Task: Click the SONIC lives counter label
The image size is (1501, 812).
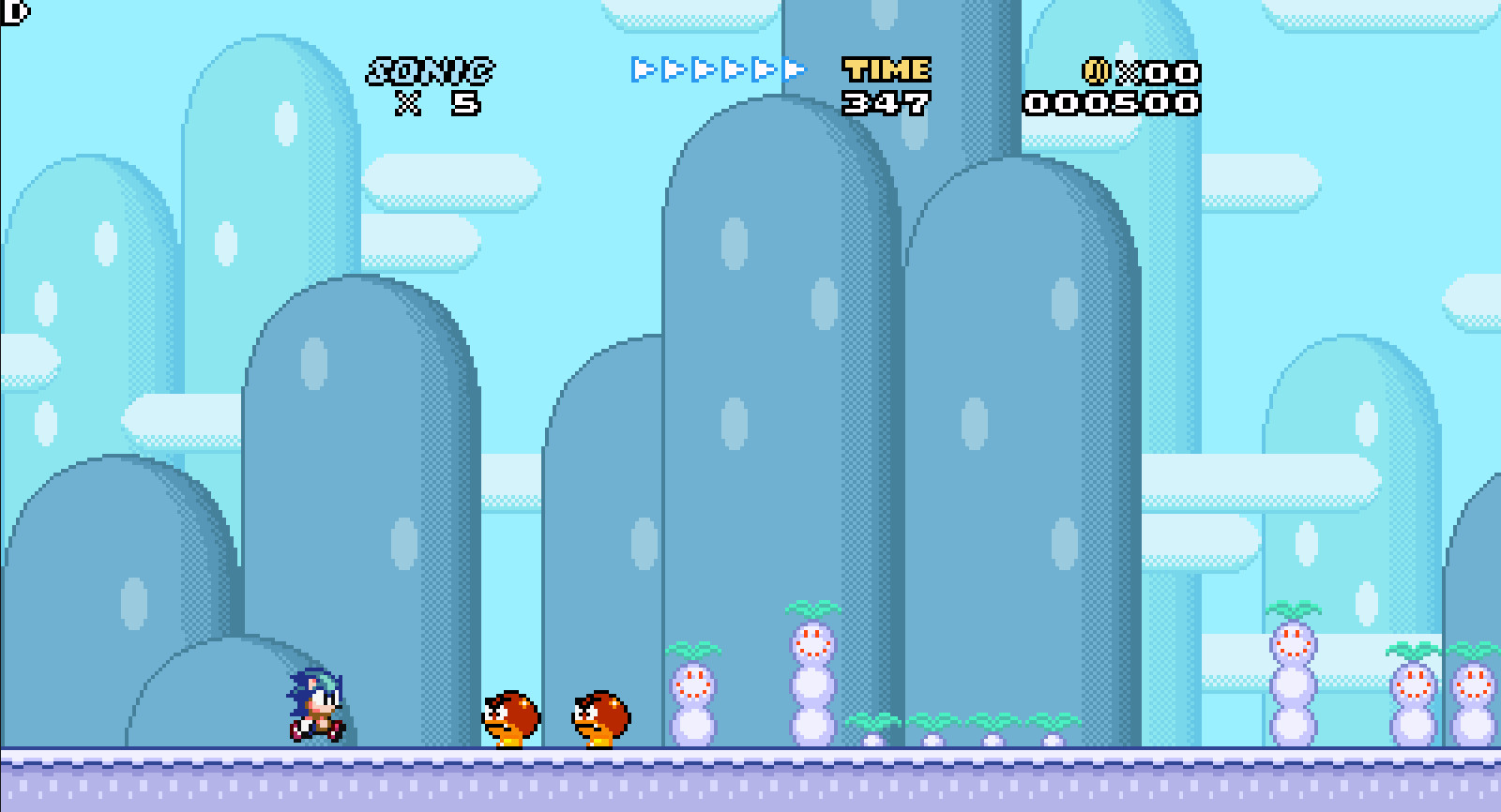Action: (431, 68)
